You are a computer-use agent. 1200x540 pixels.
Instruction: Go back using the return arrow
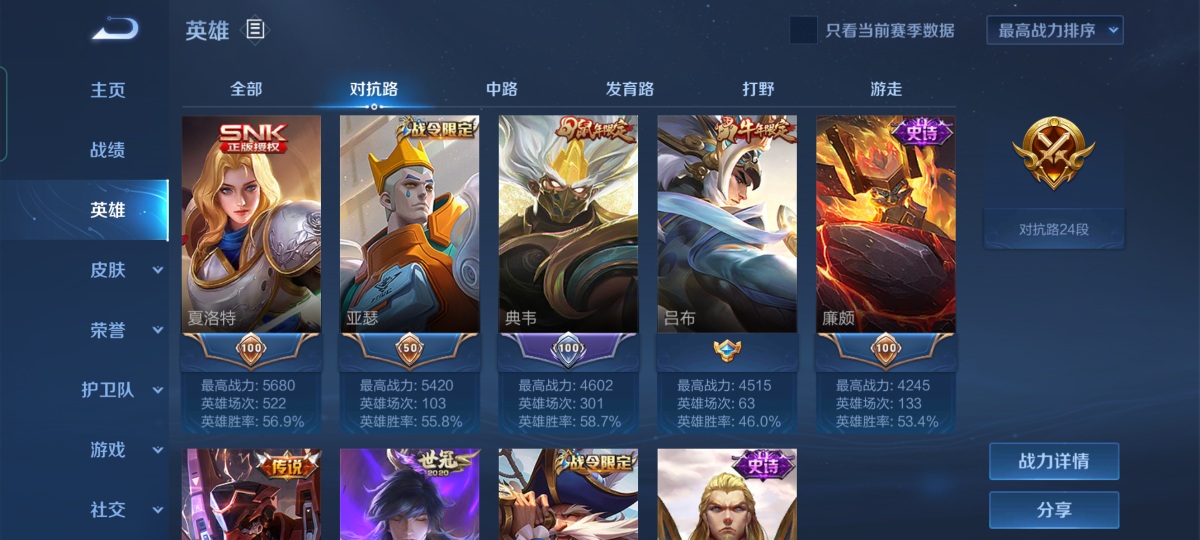point(116,31)
